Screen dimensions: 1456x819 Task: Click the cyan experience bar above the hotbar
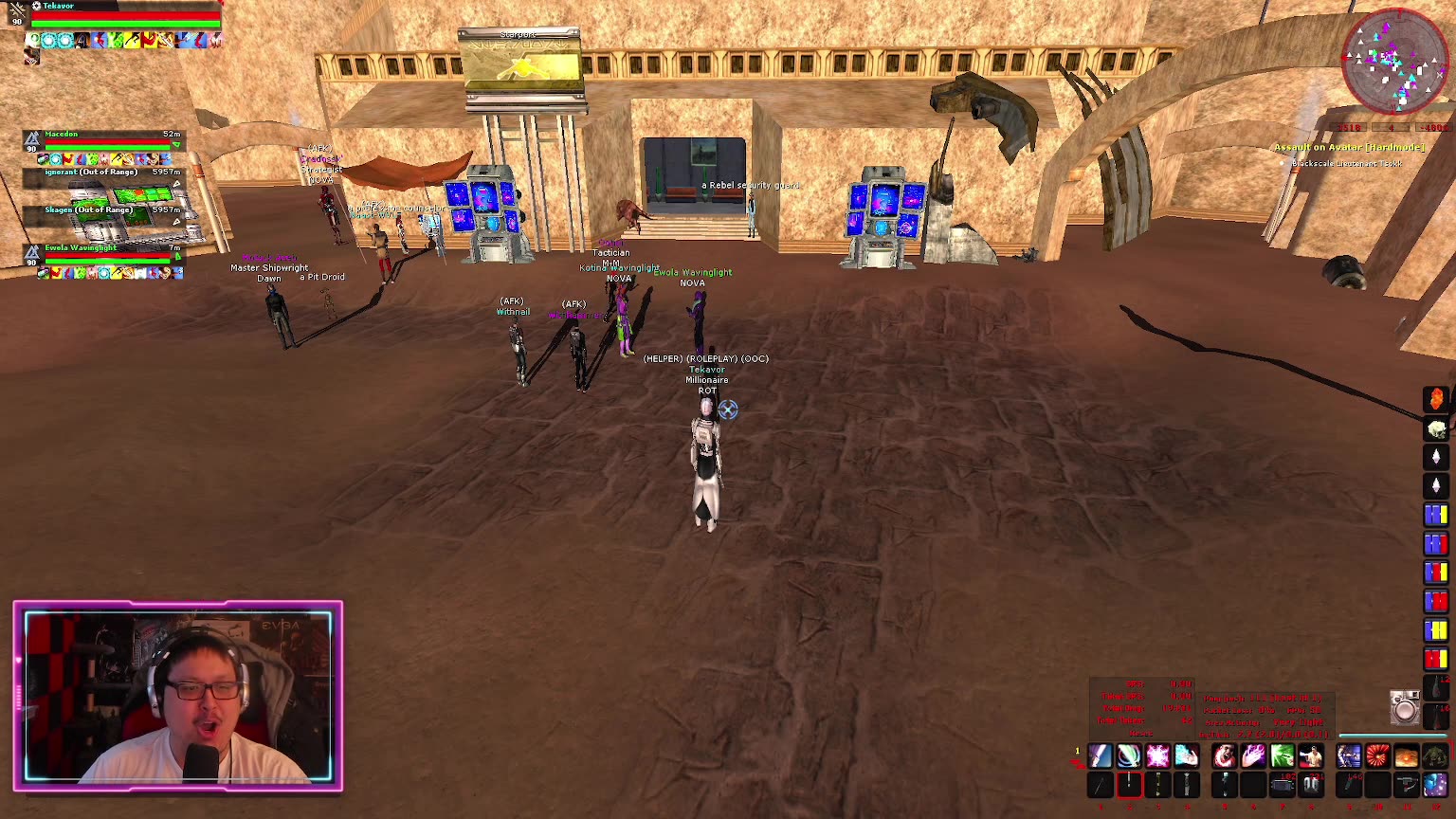tap(1392, 734)
